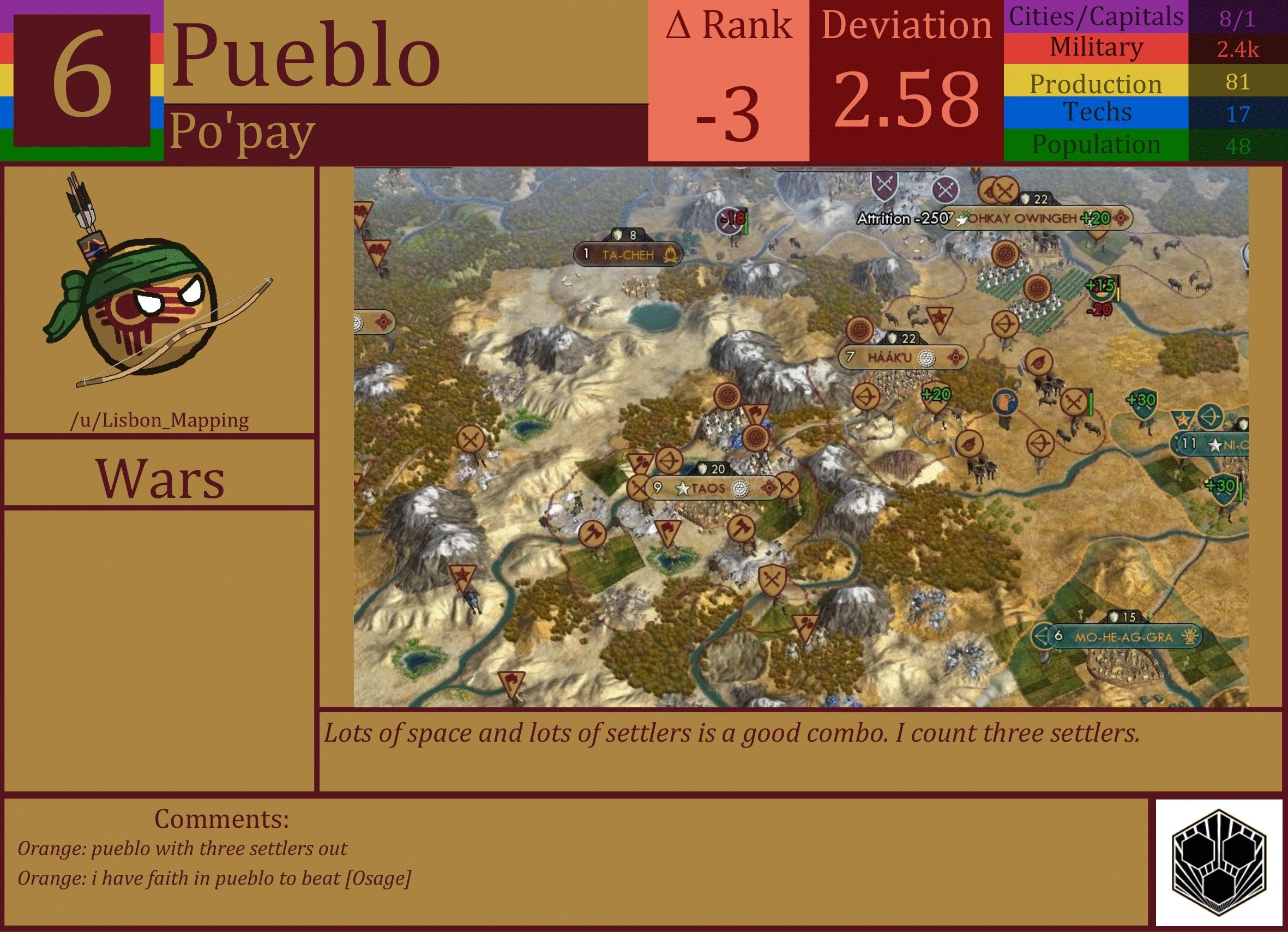Screen dimensions: 1288x932
Task: Open the /u/Lisbon_Mapping profile link
Action: point(161,421)
